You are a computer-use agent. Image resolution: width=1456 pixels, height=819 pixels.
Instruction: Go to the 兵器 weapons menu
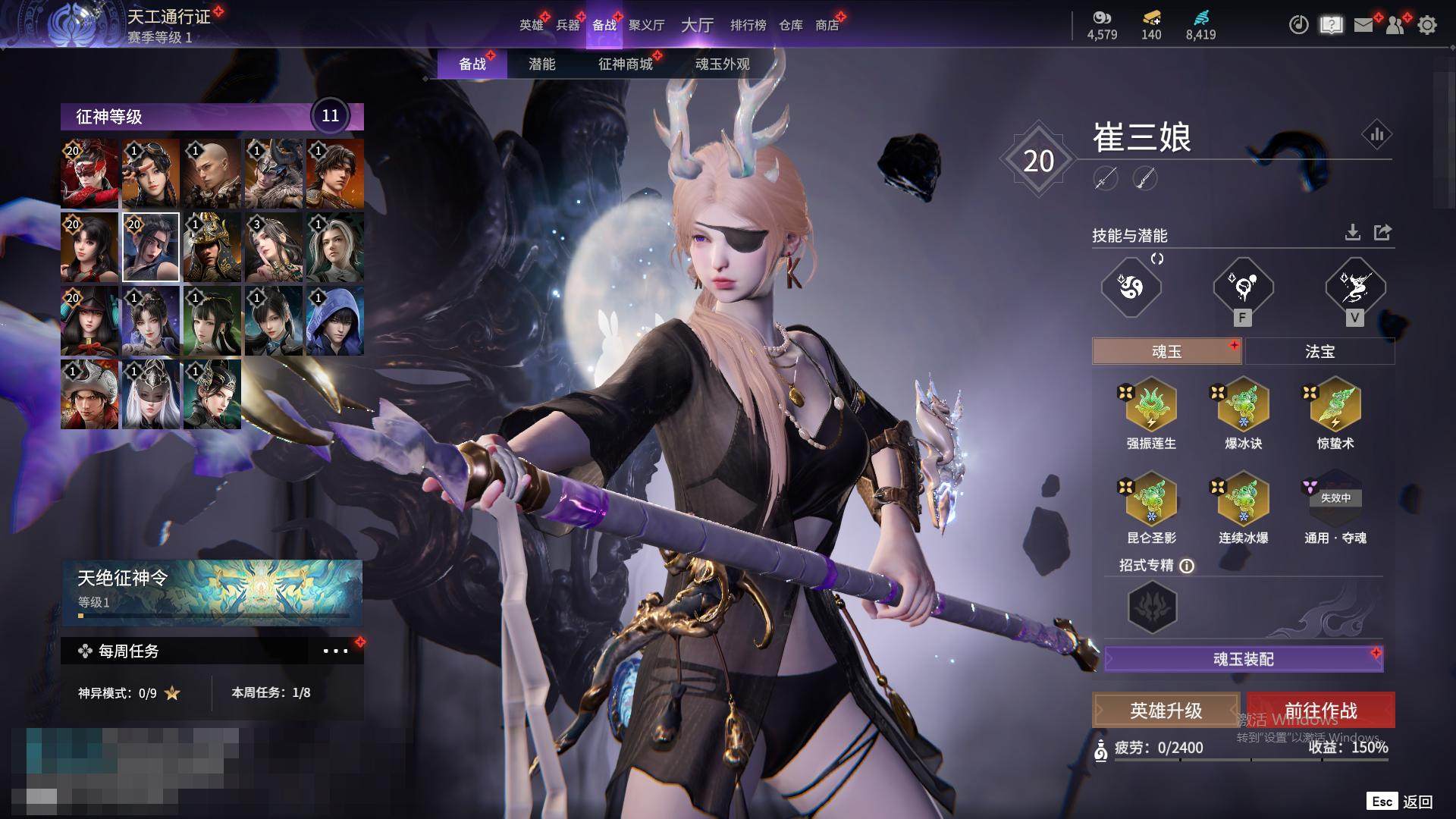567,25
